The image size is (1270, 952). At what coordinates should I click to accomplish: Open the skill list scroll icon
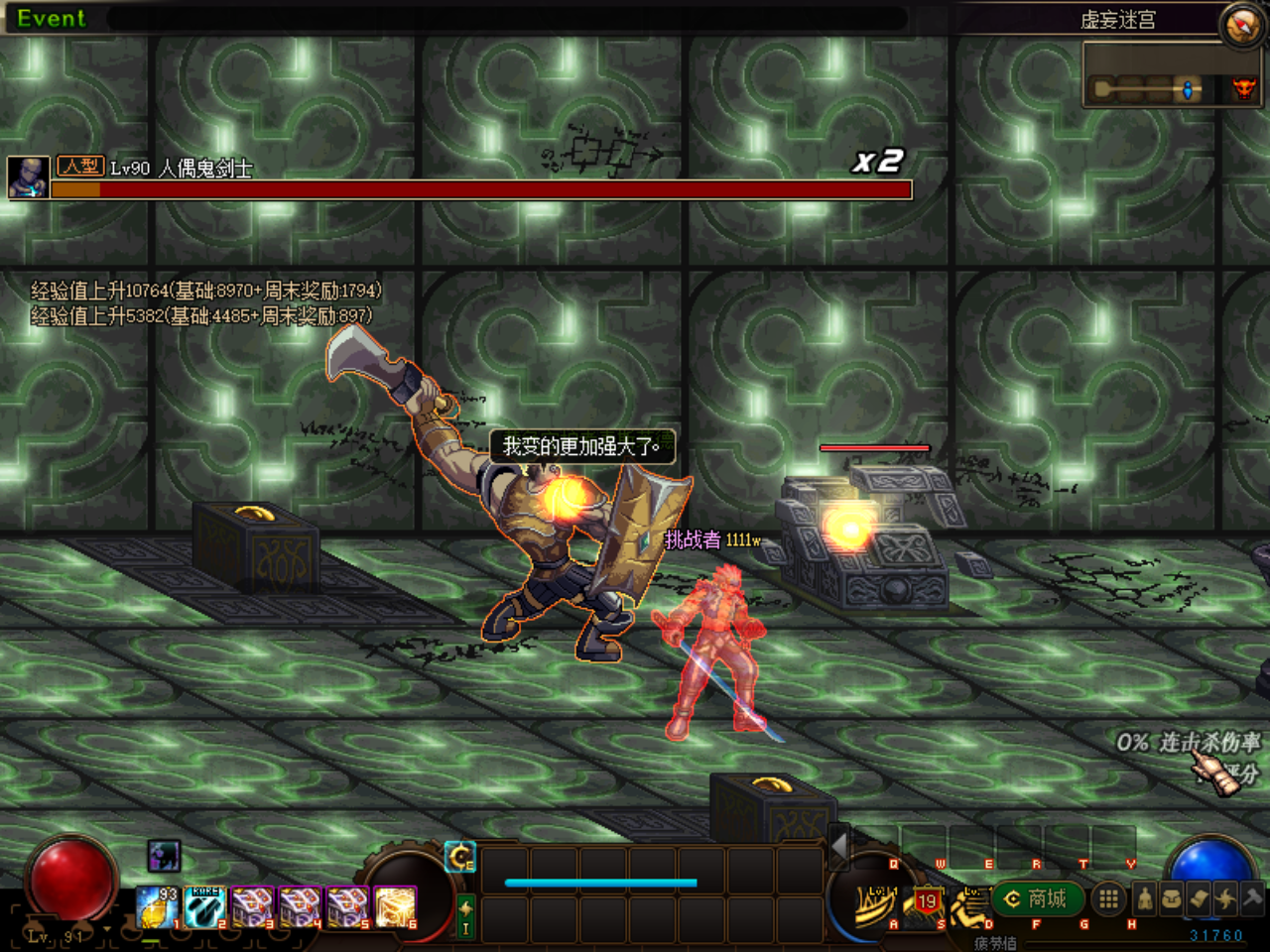coord(1199,897)
